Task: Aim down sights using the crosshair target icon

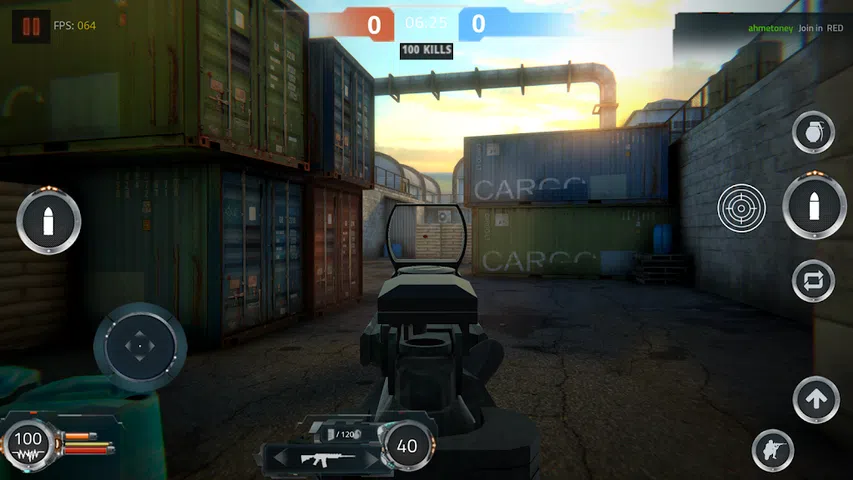Action: (741, 209)
